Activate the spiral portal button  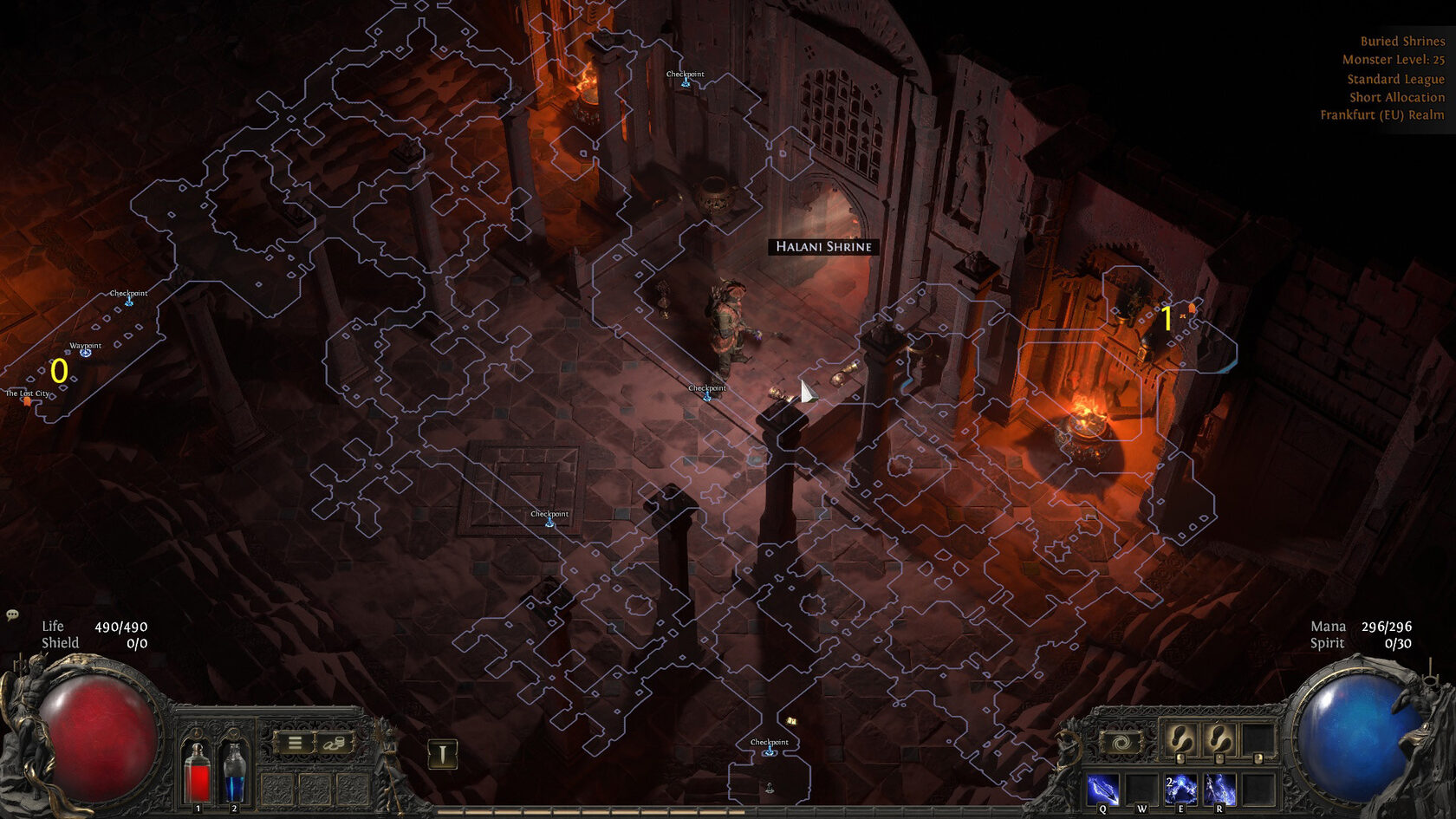1121,743
